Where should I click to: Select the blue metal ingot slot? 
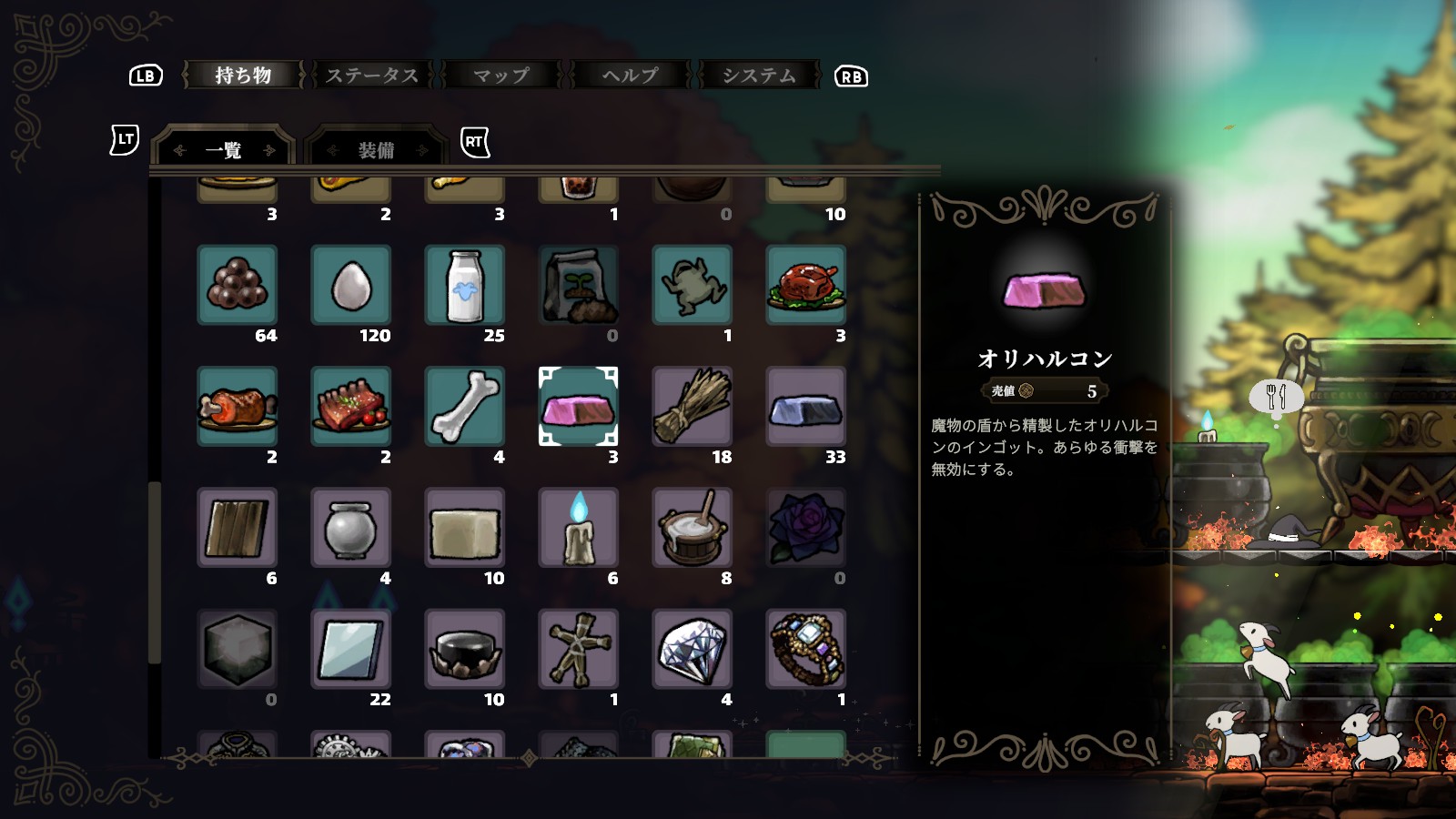click(805, 406)
